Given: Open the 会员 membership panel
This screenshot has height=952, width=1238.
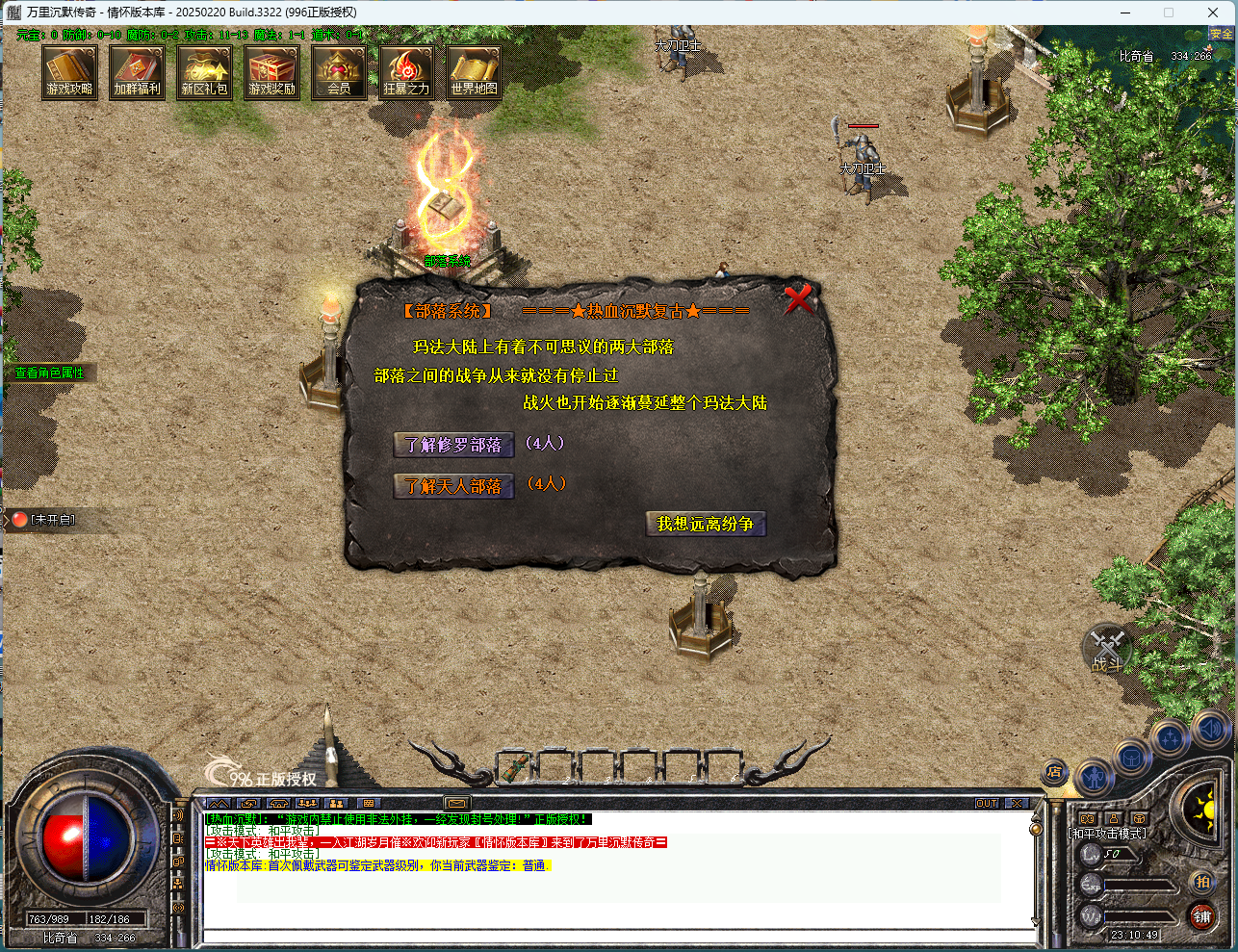Looking at the screenshot, I should click(x=339, y=72).
